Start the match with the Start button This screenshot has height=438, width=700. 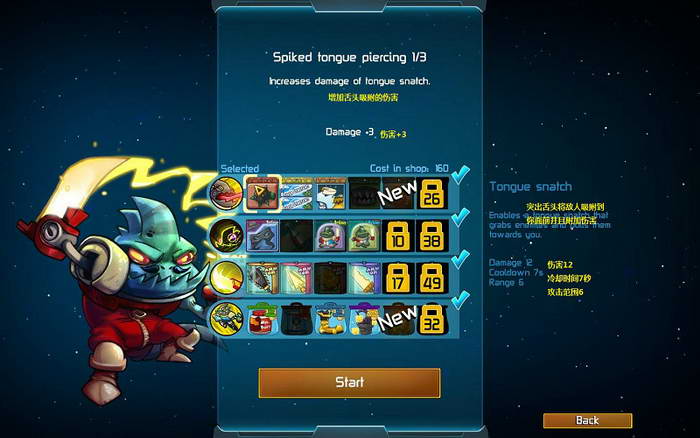(x=349, y=382)
